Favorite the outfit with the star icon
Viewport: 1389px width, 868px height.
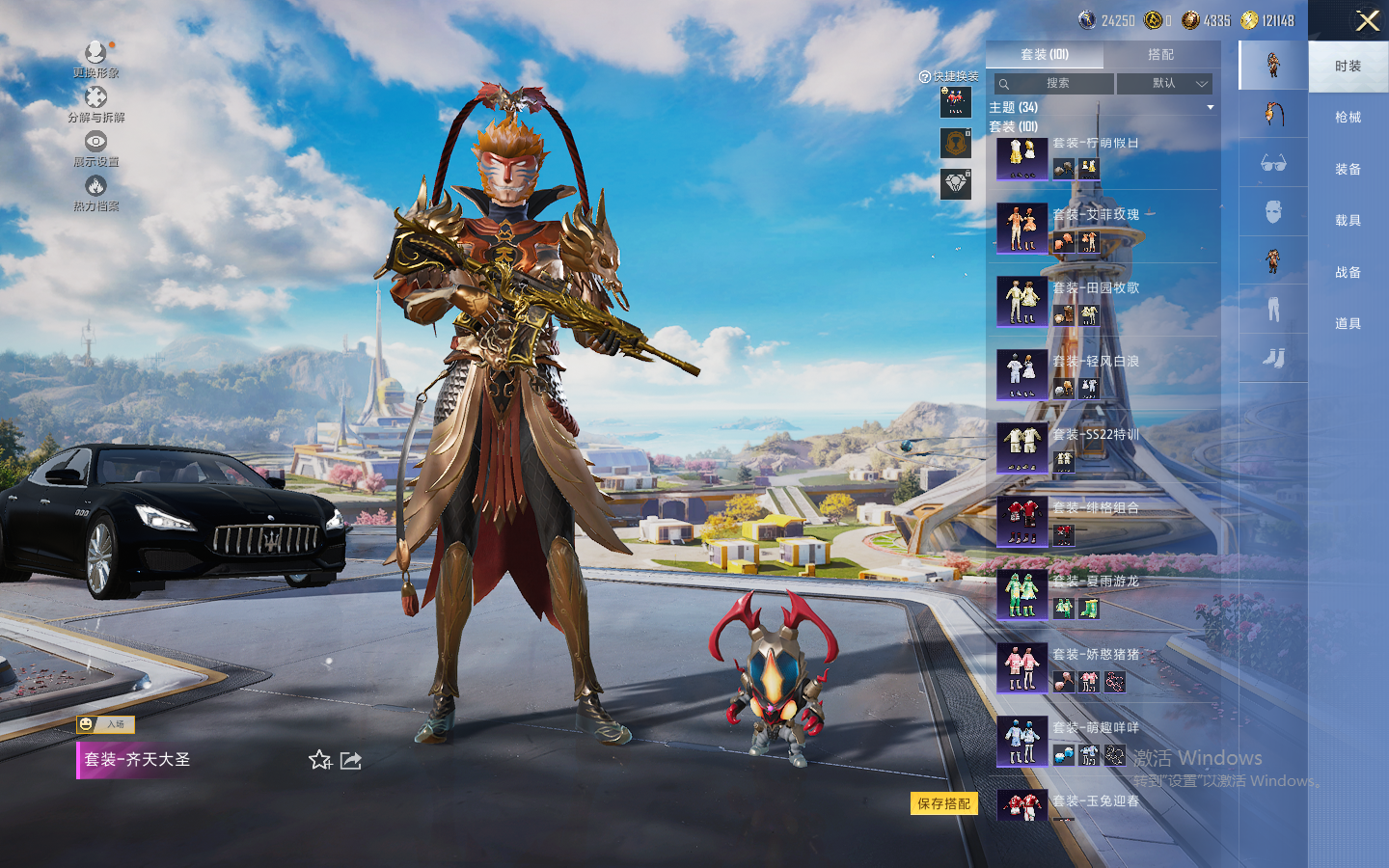click(x=320, y=760)
